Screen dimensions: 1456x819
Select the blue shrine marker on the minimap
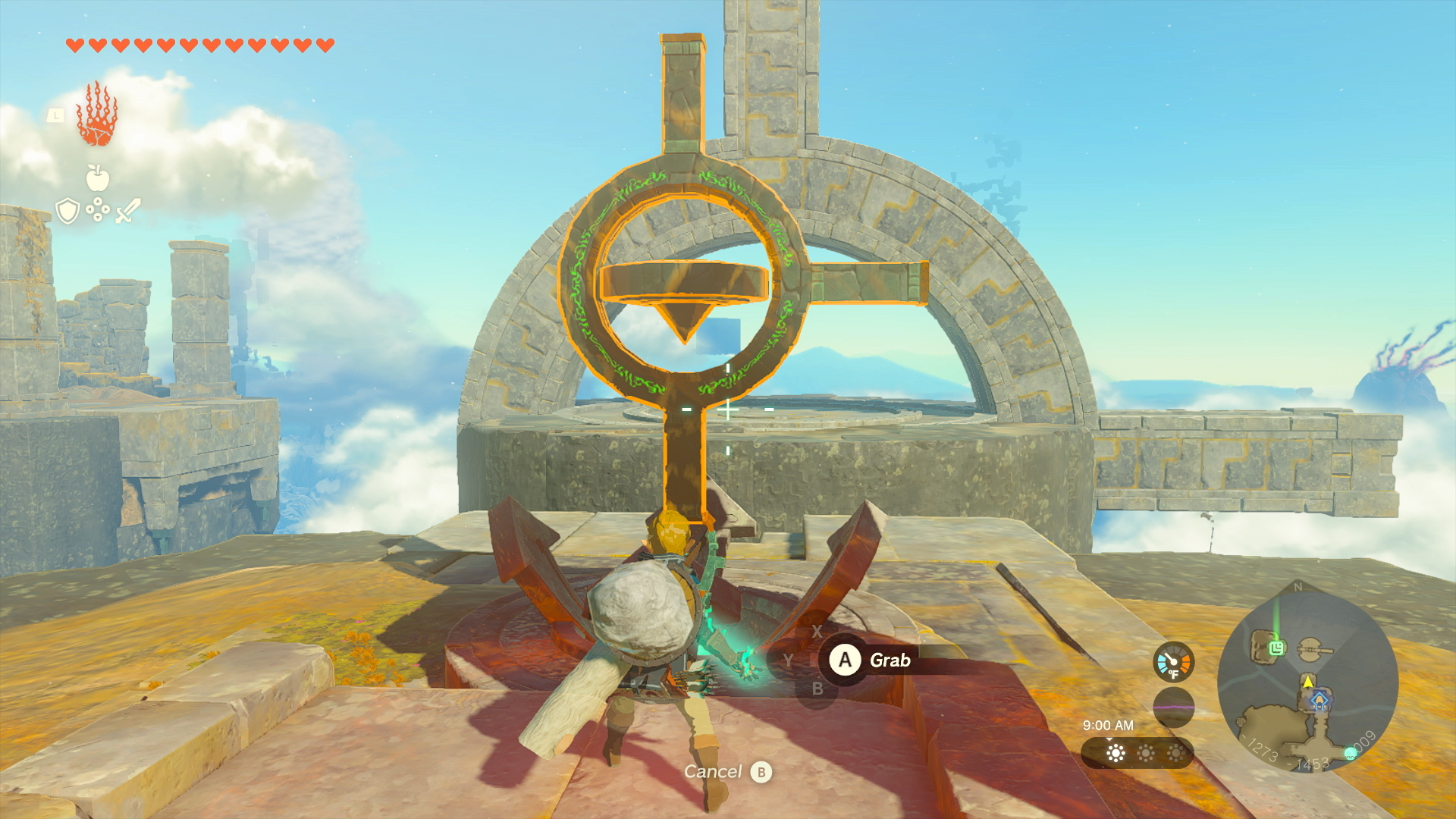click(x=1319, y=700)
